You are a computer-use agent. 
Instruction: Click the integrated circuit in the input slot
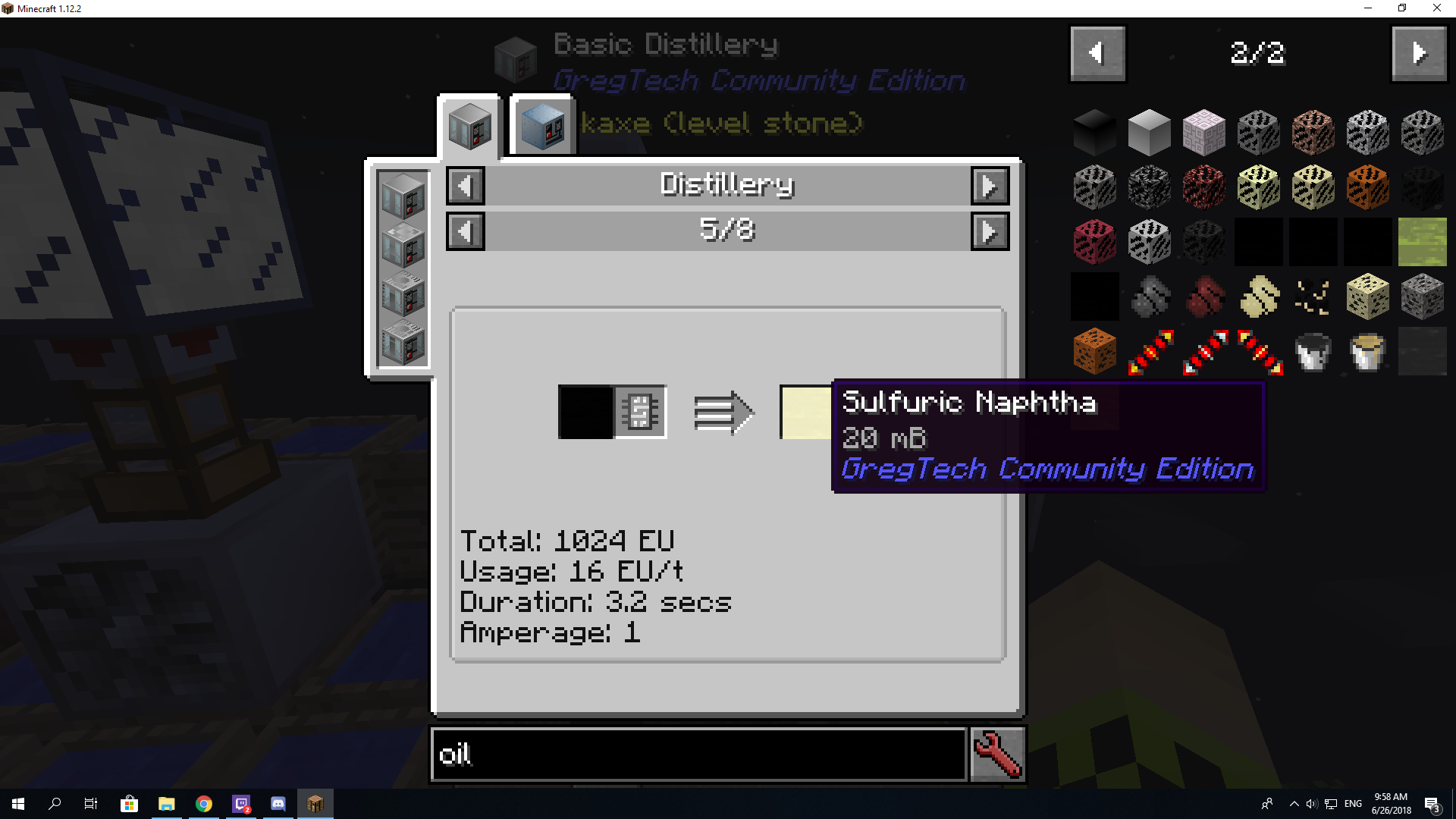pyautogui.click(x=639, y=412)
